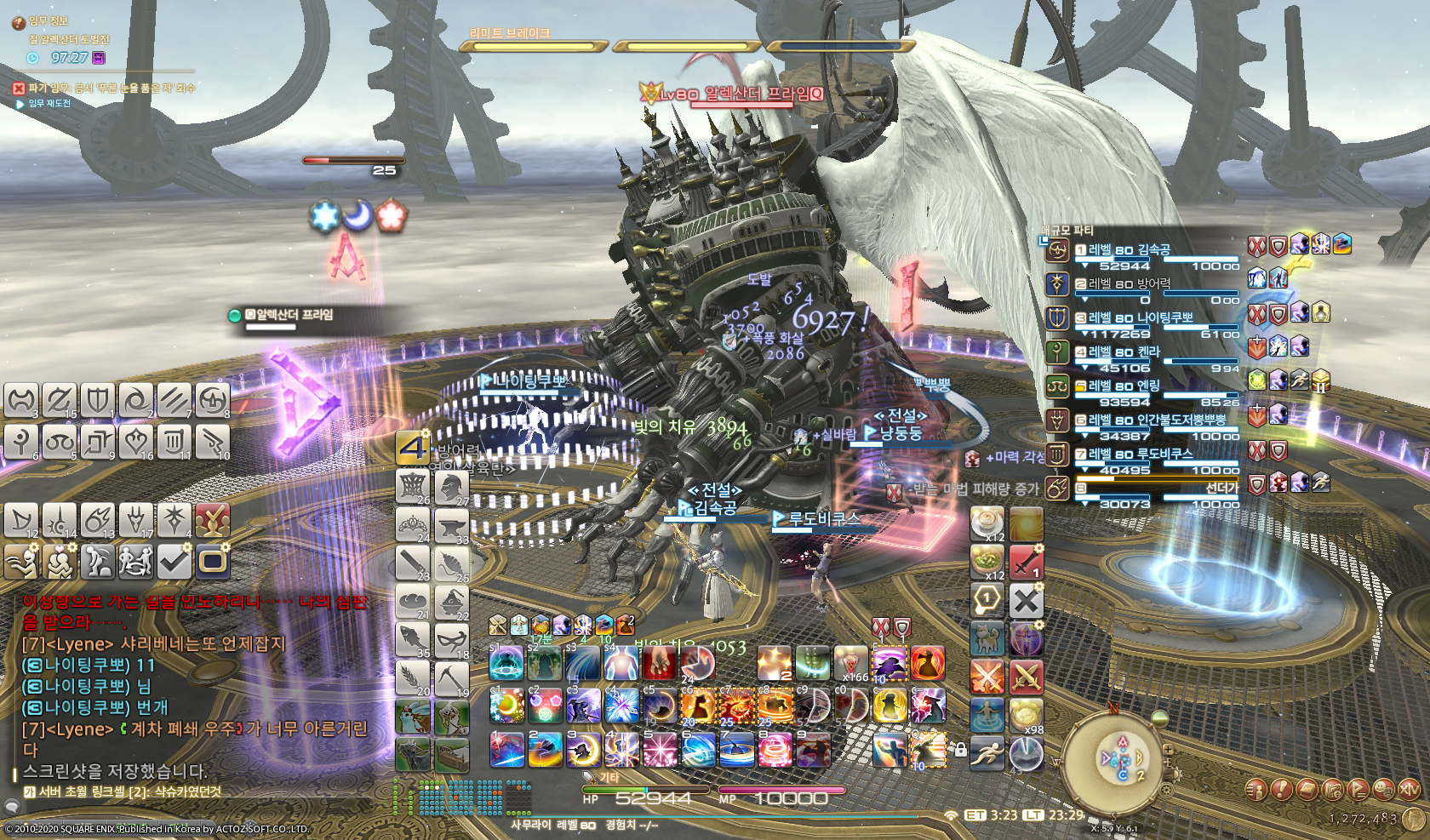Open the social list smiley faces icon
This screenshot has height=840, width=1430.
(x=1383, y=790)
